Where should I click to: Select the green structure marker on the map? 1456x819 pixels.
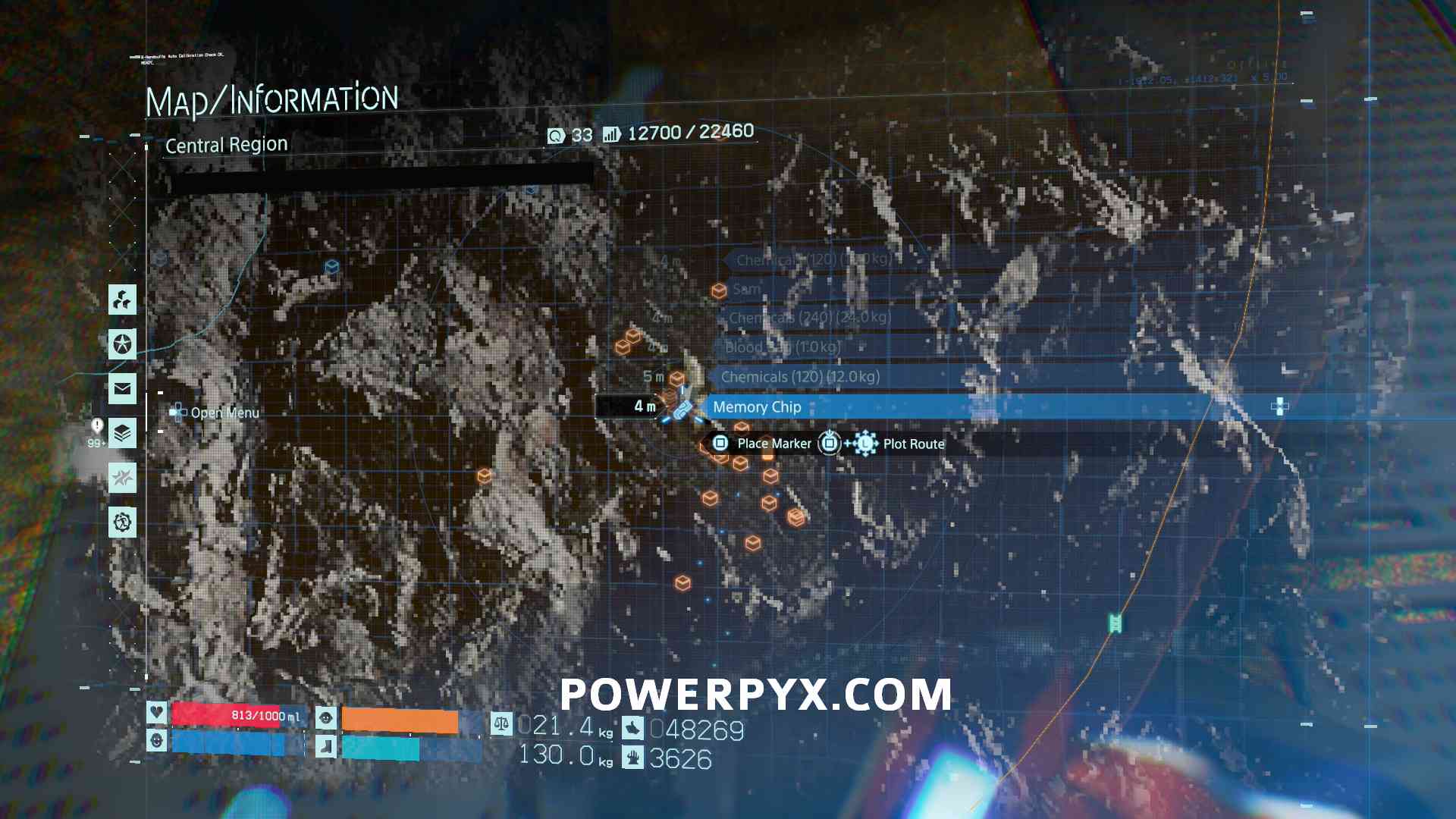click(x=1115, y=623)
